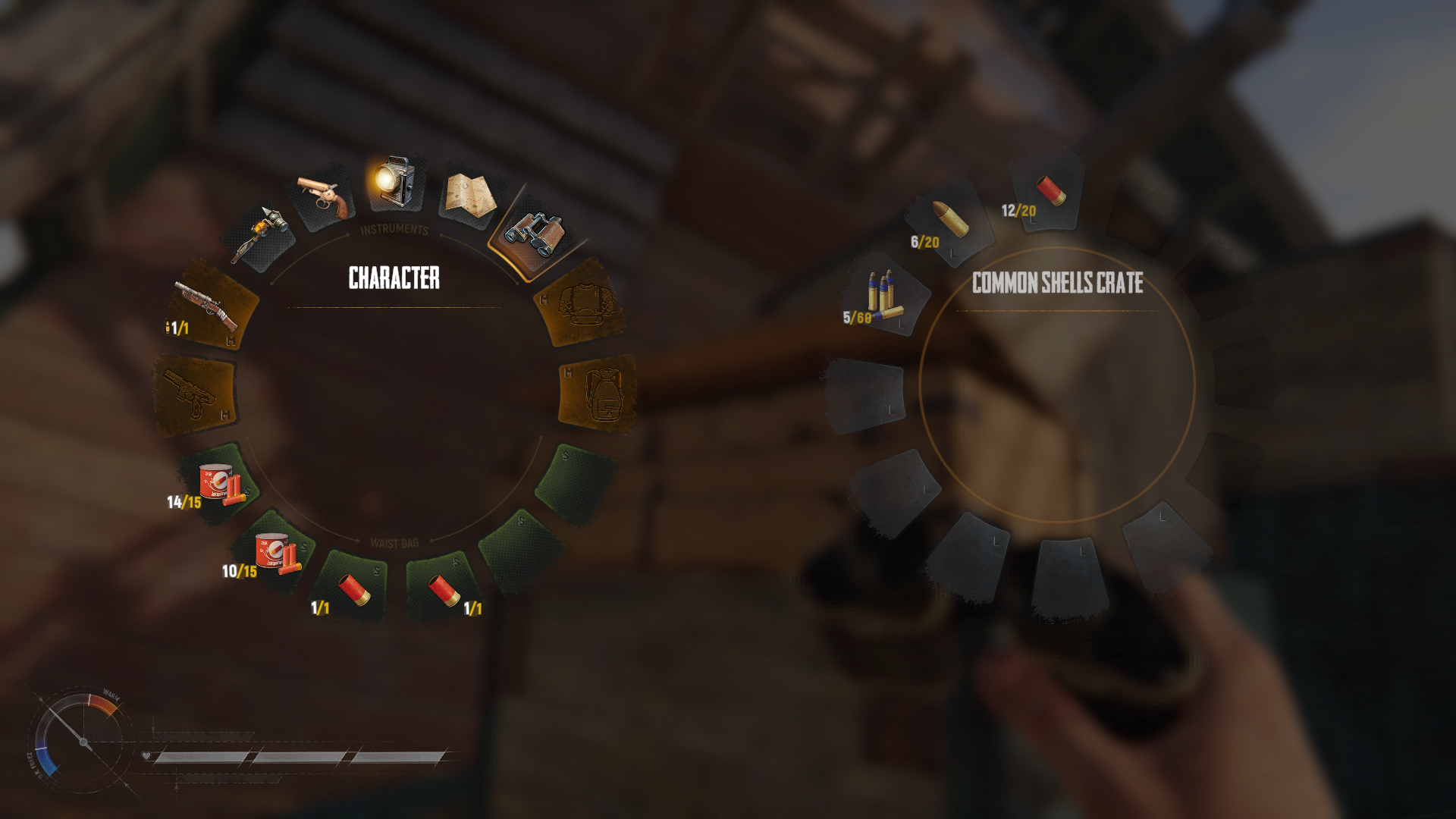Click the empty body armor slot

pyautogui.click(x=582, y=303)
